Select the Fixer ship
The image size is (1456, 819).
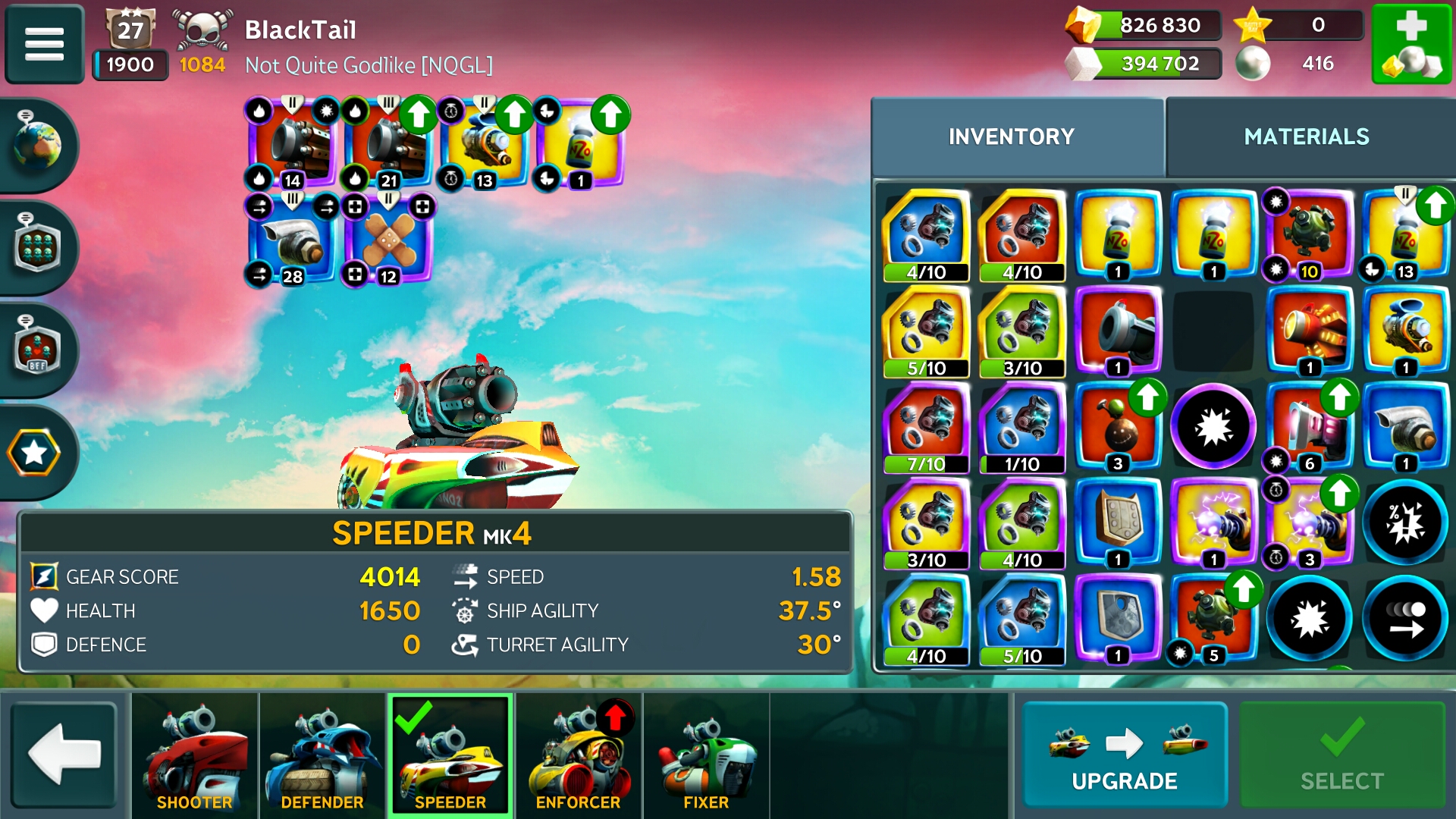point(705,755)
